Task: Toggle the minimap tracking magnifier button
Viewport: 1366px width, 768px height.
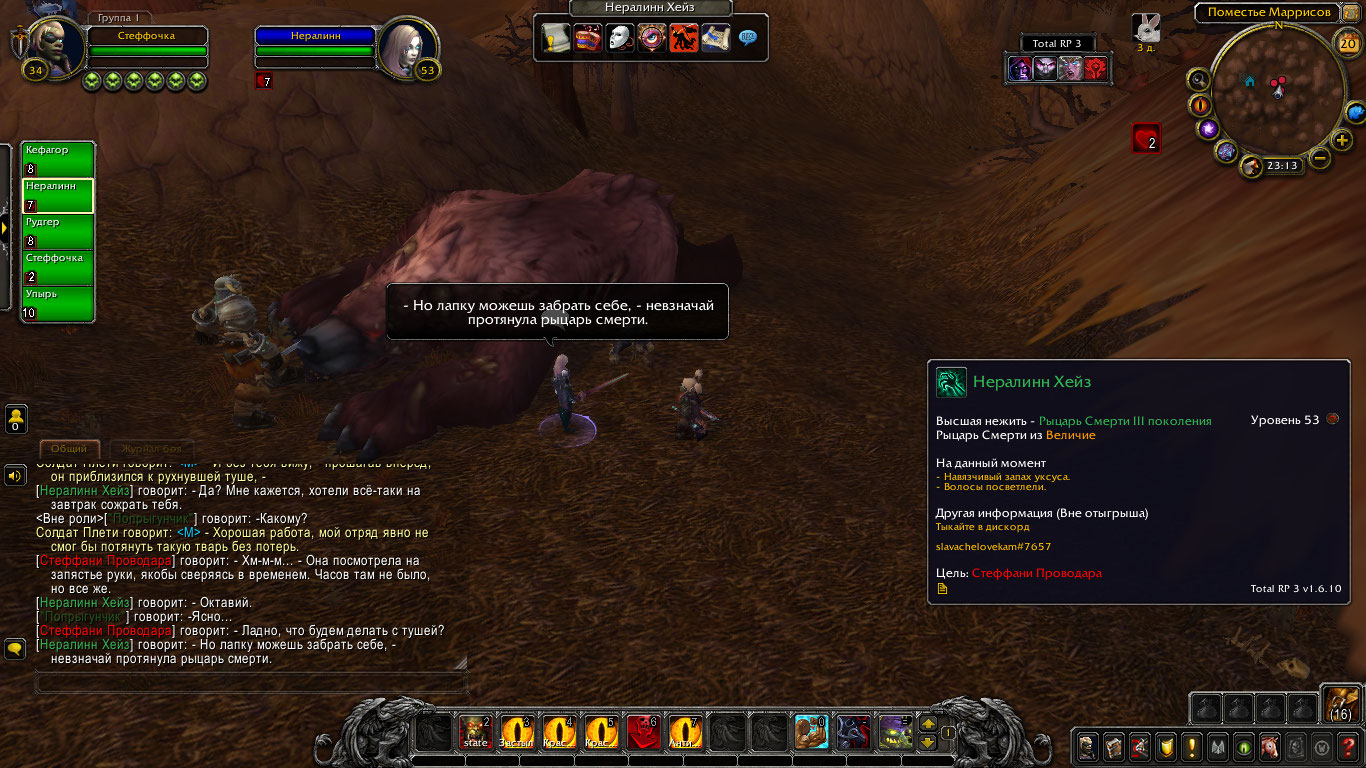Action: pyautogui.click(x=1197, y=79)
